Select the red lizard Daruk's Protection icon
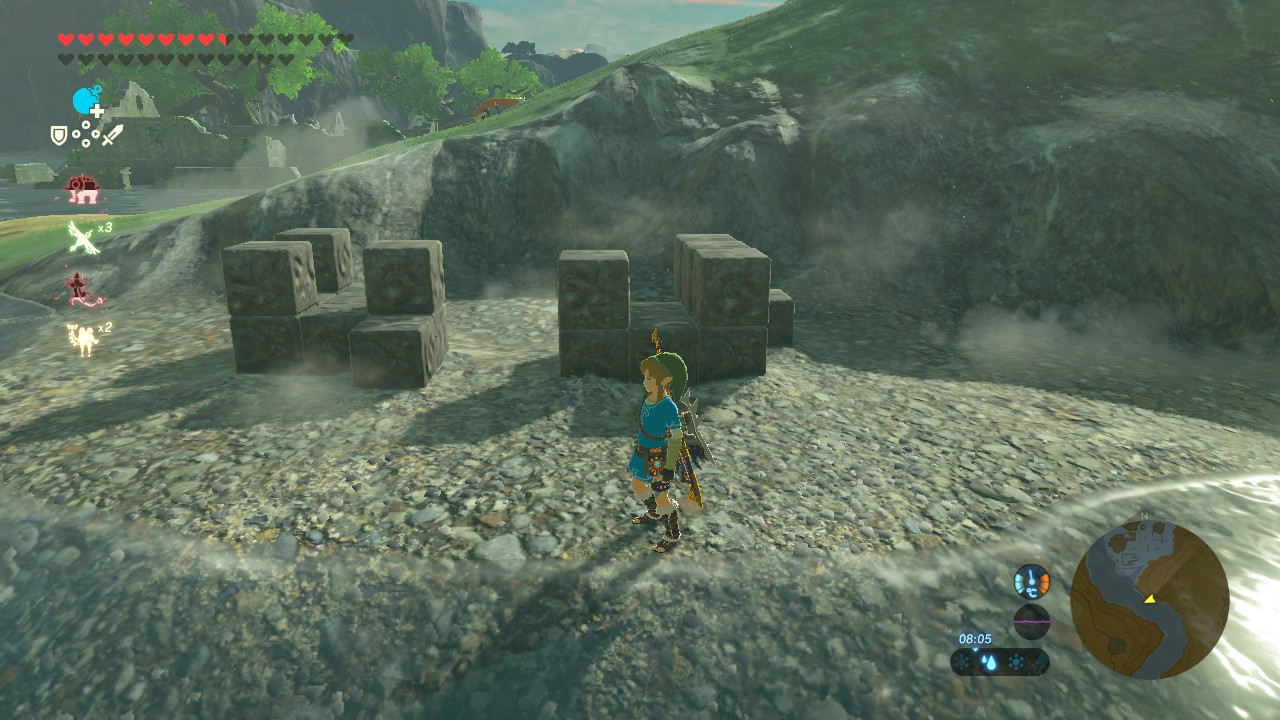This screenshot has width=1280, height=720. 80,289
